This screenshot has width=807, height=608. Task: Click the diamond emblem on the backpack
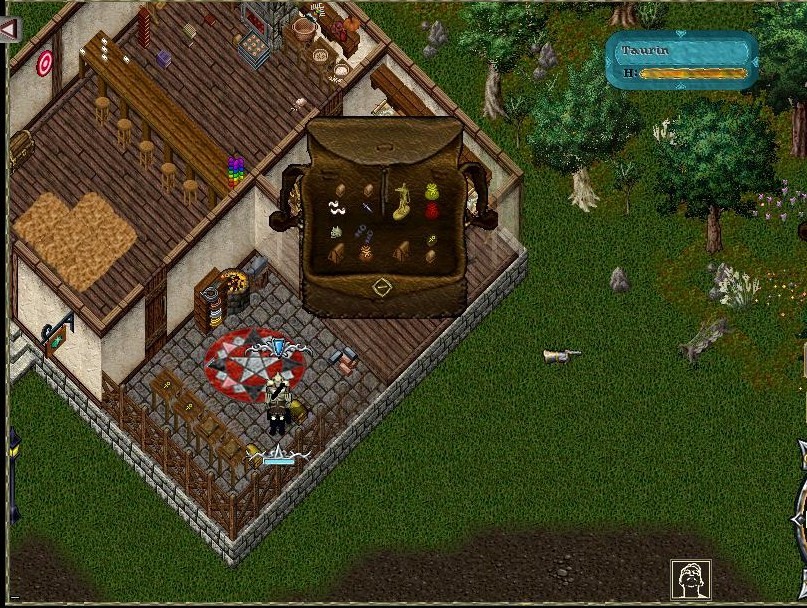381,288
